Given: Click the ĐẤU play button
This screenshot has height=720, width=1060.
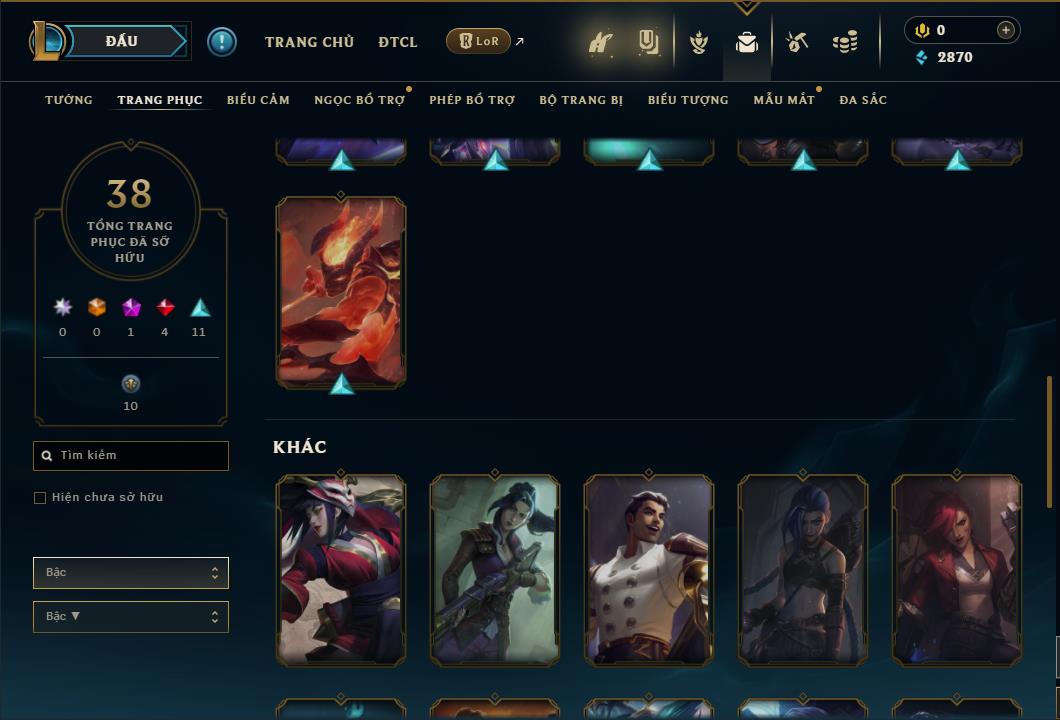Looking at the screenshot, I should [122, 41].
